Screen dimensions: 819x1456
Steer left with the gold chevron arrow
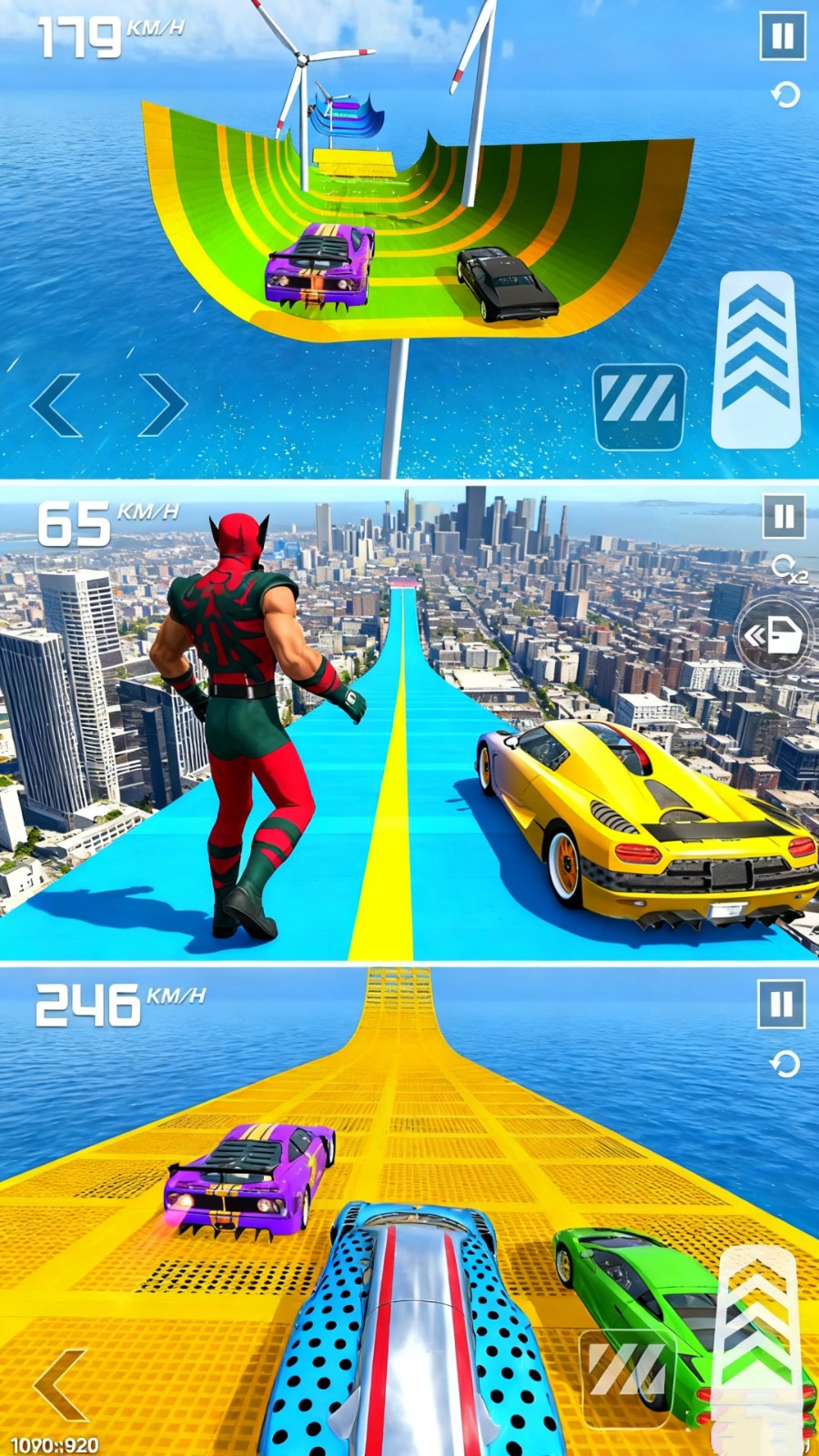click(x=60, y=1384)
